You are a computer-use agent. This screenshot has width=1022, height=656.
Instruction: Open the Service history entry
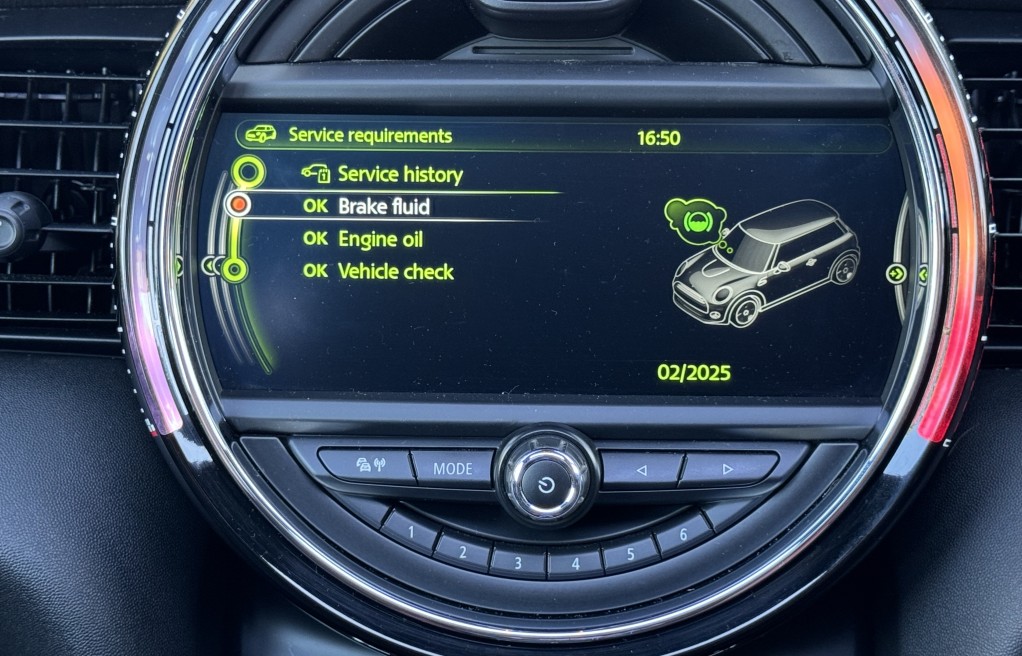399,175
